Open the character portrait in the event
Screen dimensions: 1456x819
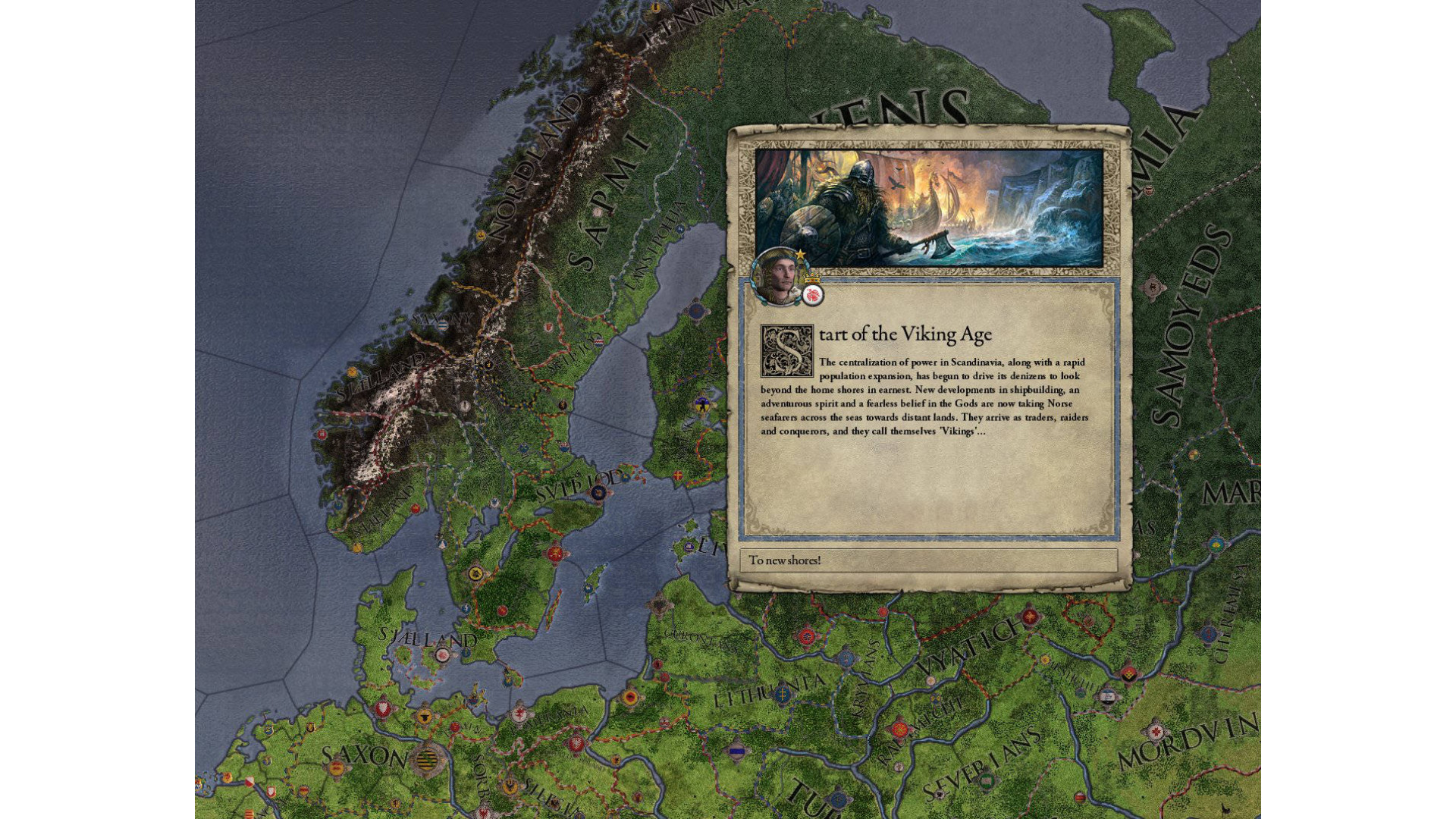[x=778, y=278]
